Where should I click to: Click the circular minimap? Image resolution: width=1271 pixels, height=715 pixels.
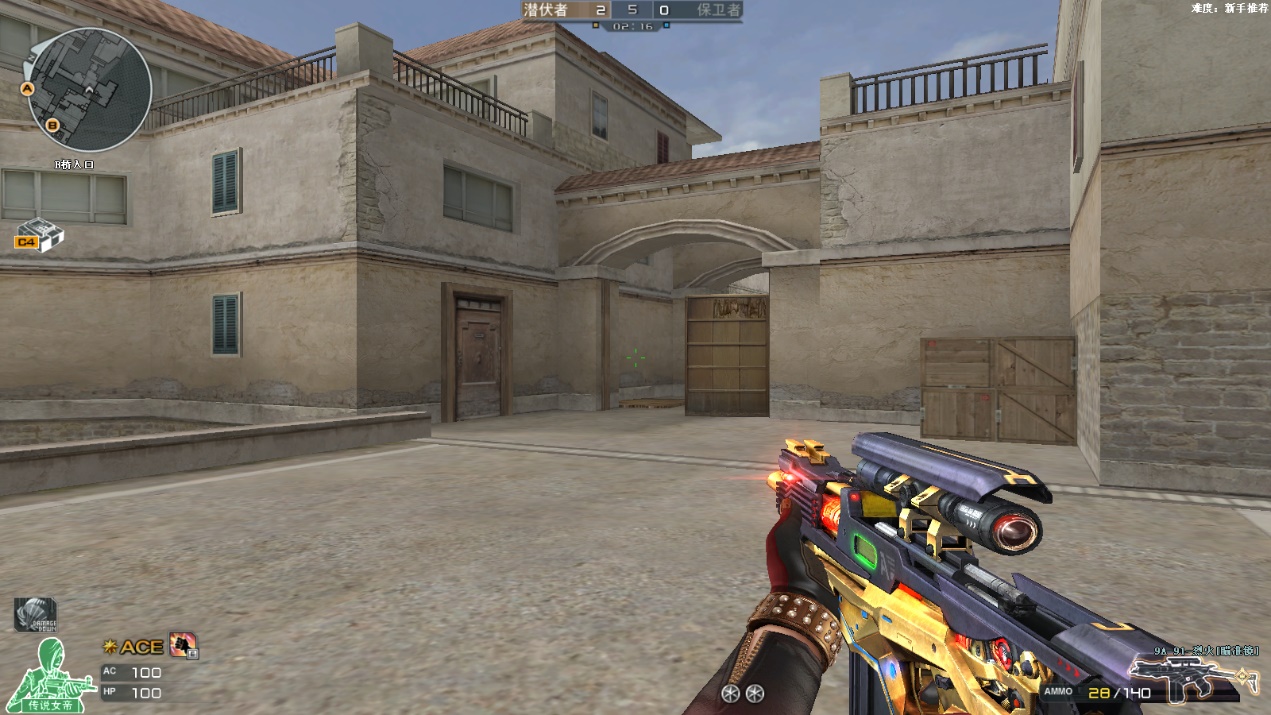coord(90,89)
